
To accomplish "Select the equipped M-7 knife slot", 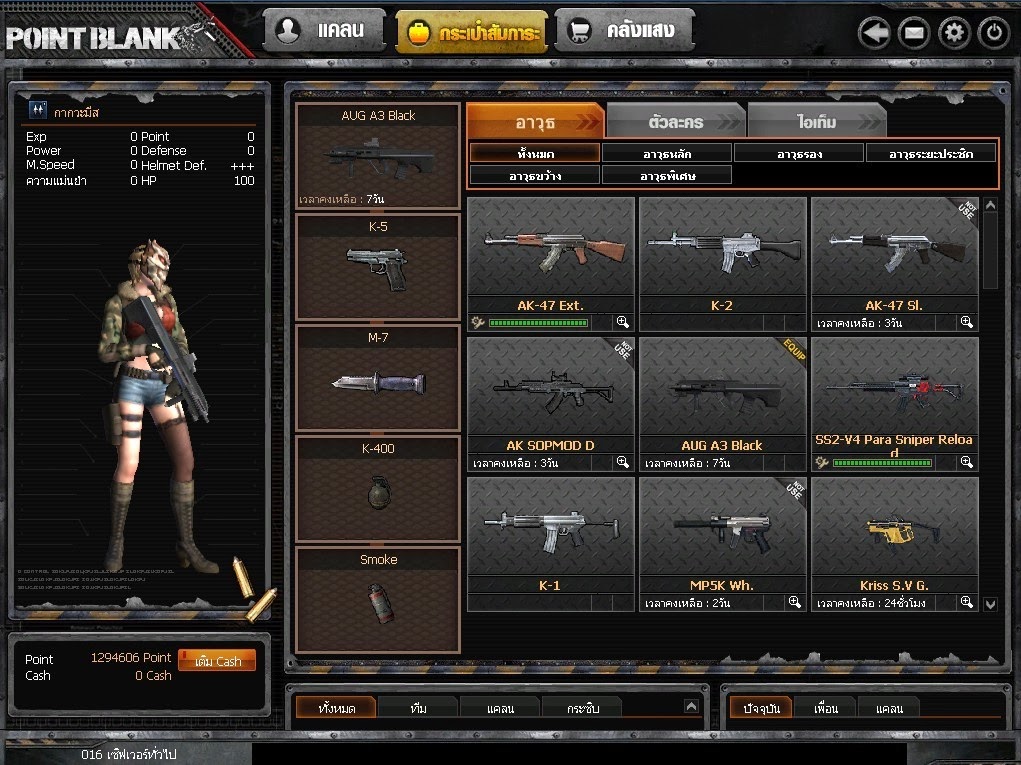I will [378, 378].
